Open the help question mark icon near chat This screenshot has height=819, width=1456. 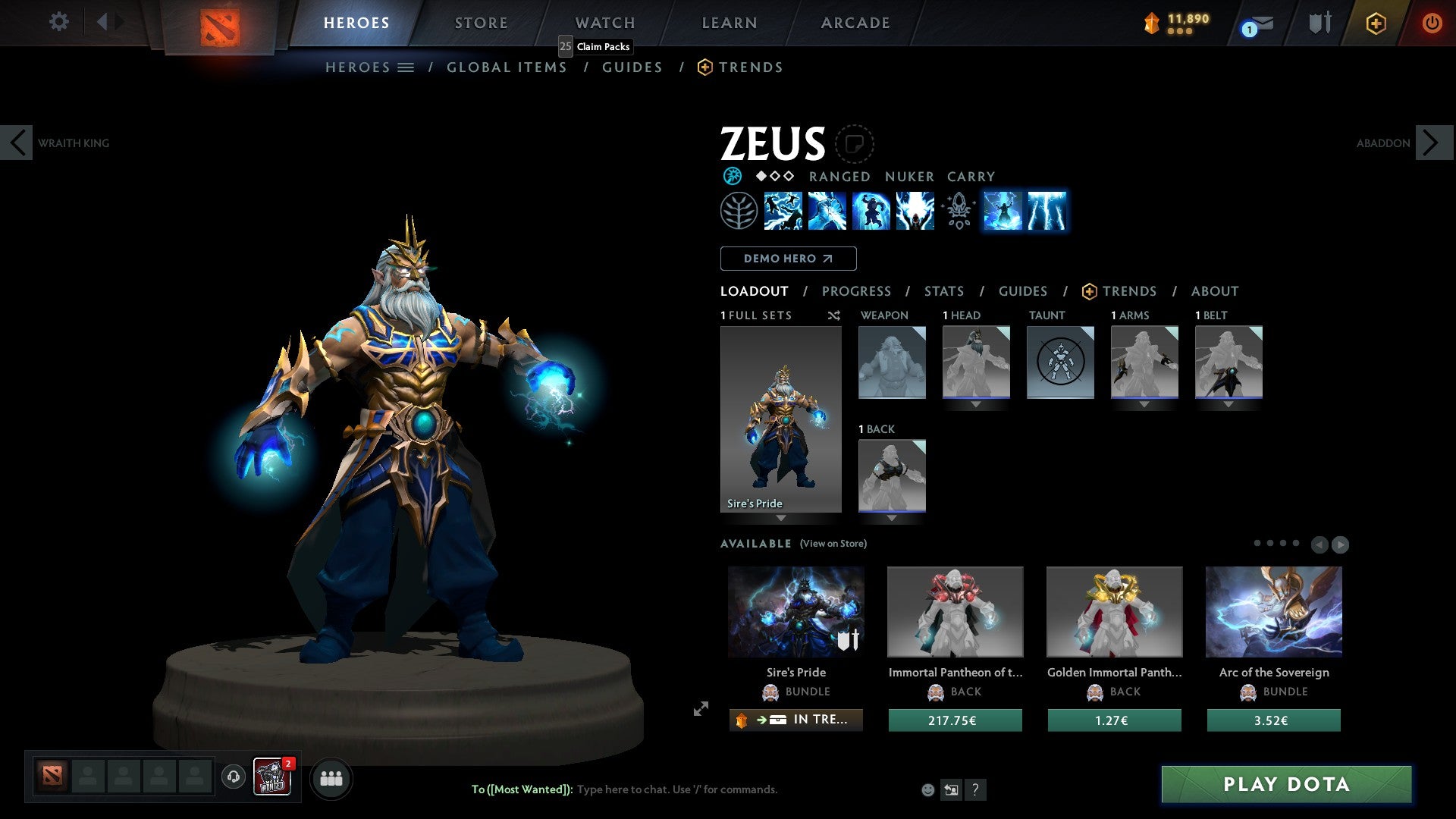click(x=975, y=789)
